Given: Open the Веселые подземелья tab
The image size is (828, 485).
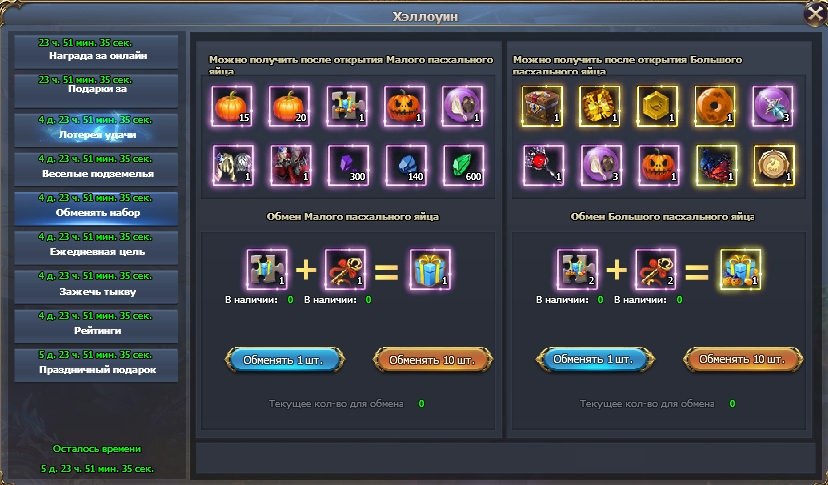Looking at the screenshot, I should tap(97, 168).
